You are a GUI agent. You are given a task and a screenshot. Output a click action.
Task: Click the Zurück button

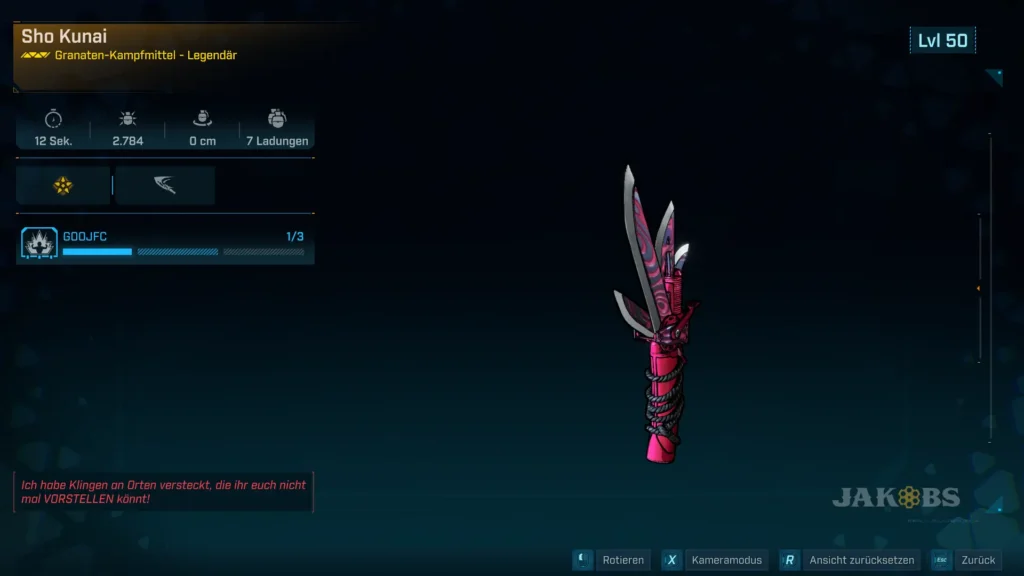966,560
